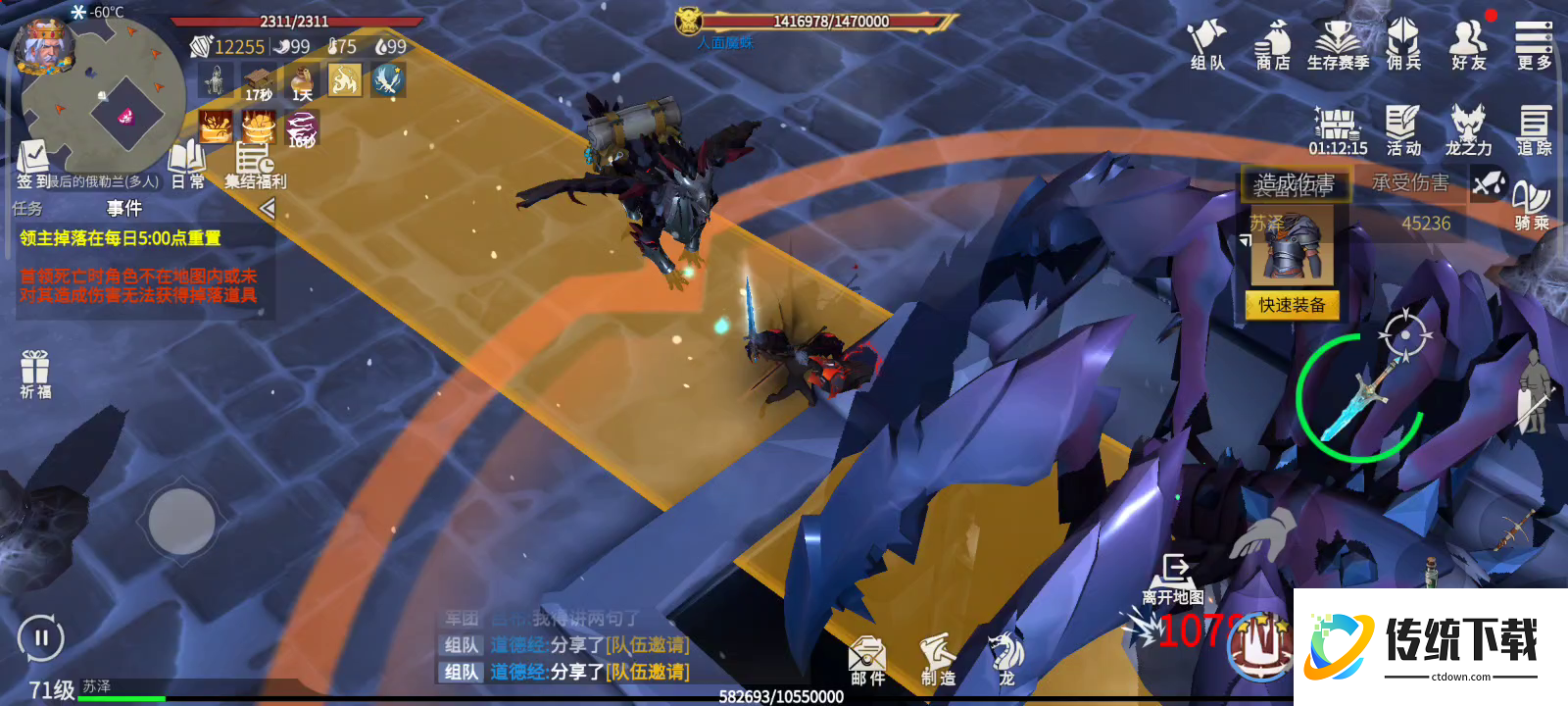This screenshot has width=1568, height=706.
Task: Open the 生存赛季 survival season menu
Action: click(x=1338, y=46)
